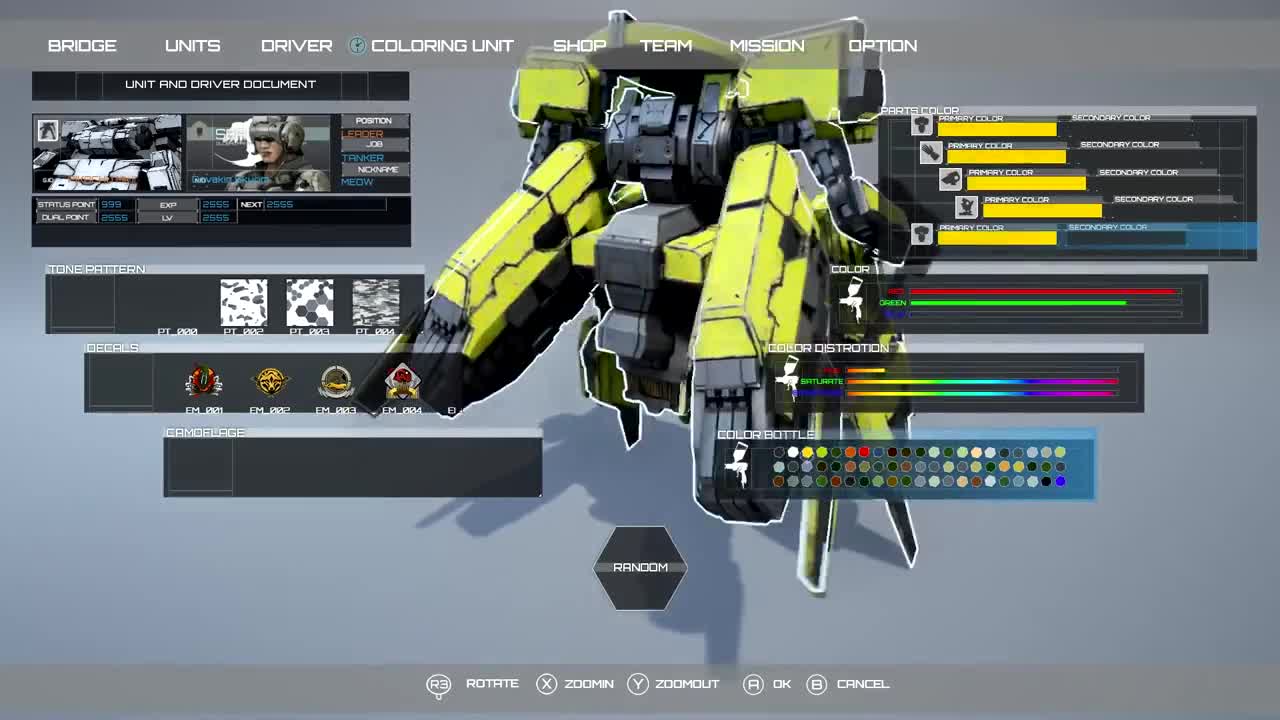The height and width of the screenshot is (720, 1280).
Task: Pick the red color bottle swatch
Action: (866, 452)
